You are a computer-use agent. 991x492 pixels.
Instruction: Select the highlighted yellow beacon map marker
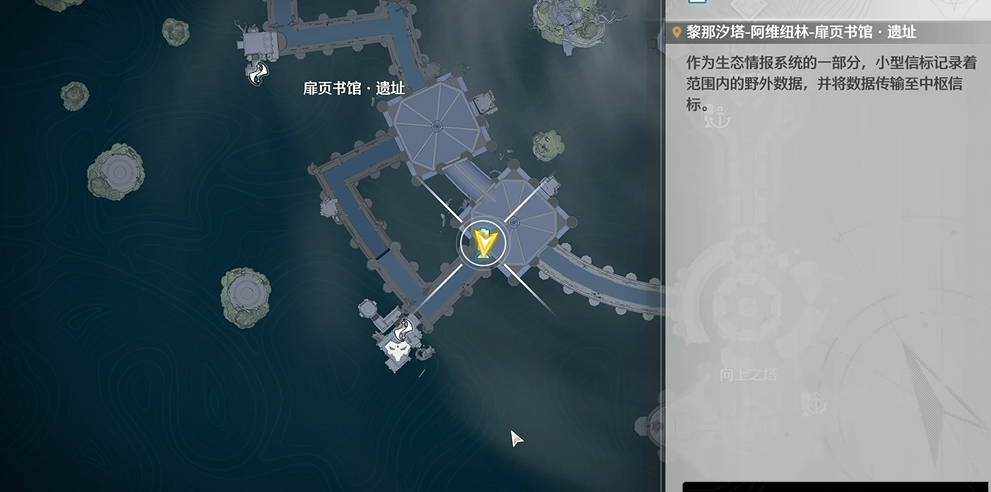coord(484,243)
